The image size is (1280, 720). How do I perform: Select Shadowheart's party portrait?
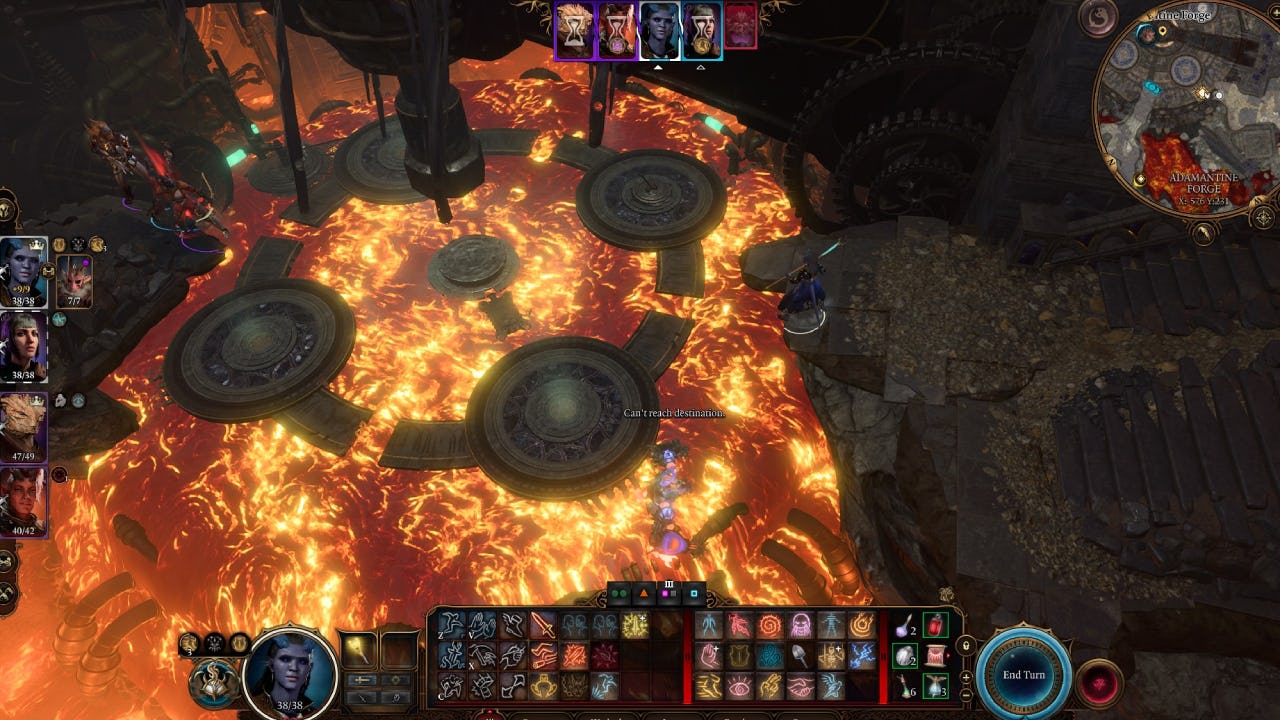(x=23, y=347)
